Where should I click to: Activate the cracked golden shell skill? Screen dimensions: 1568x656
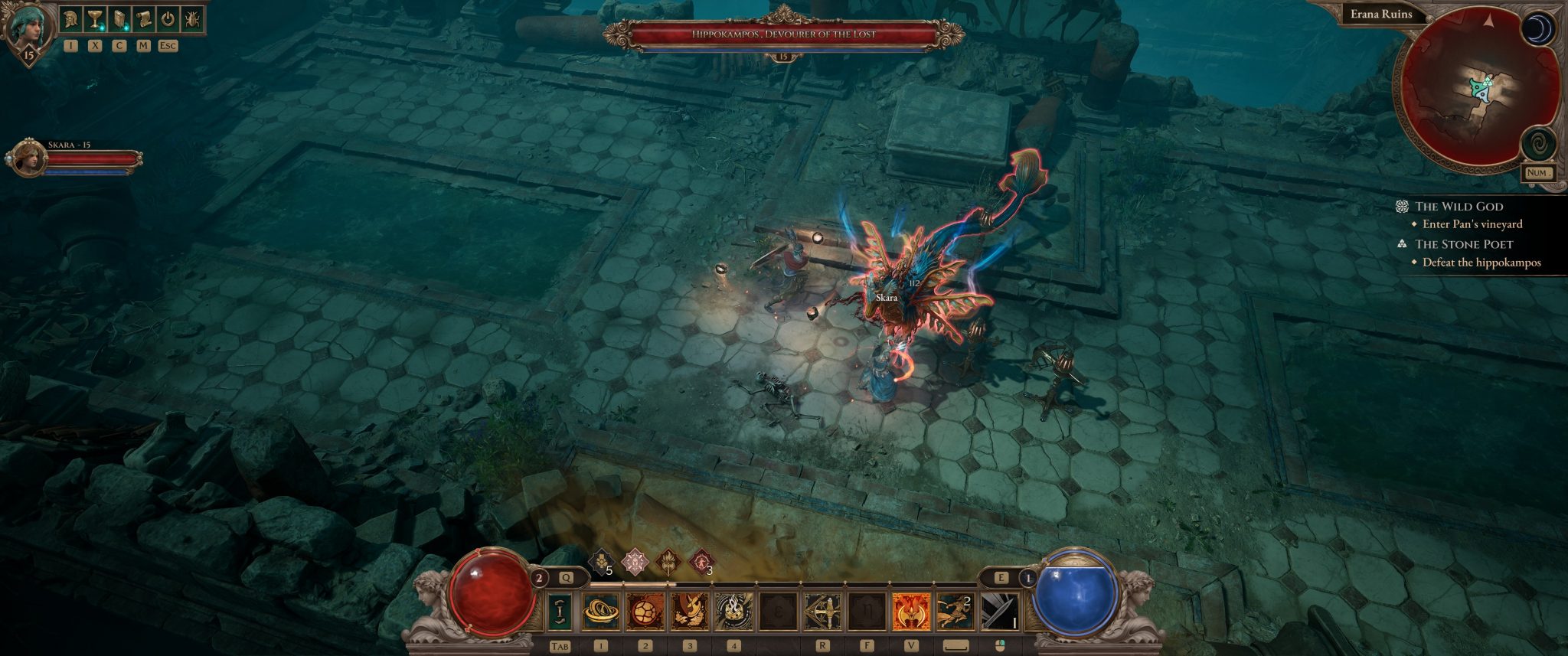645,612
